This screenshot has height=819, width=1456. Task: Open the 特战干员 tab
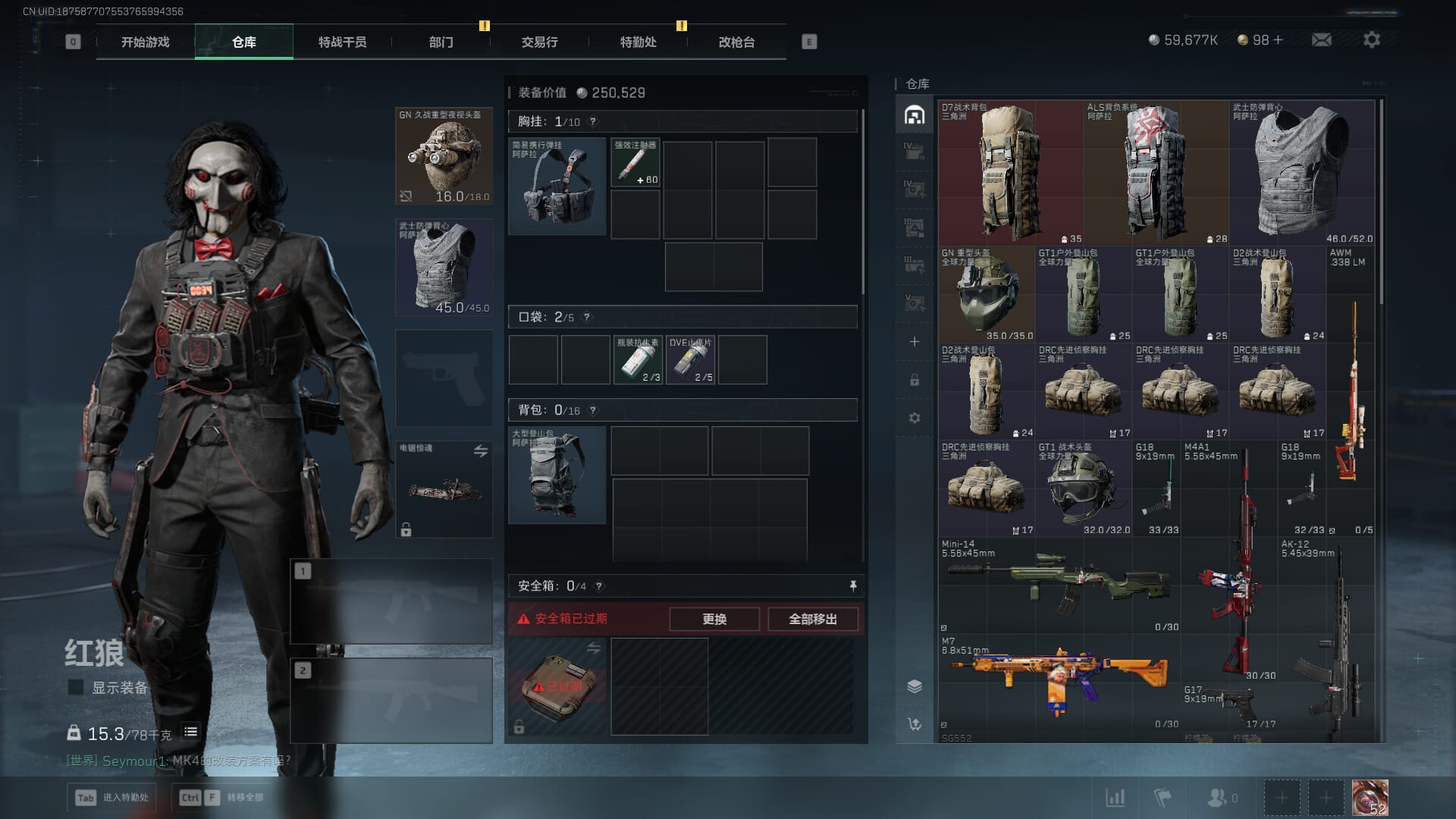click(342, 42)
